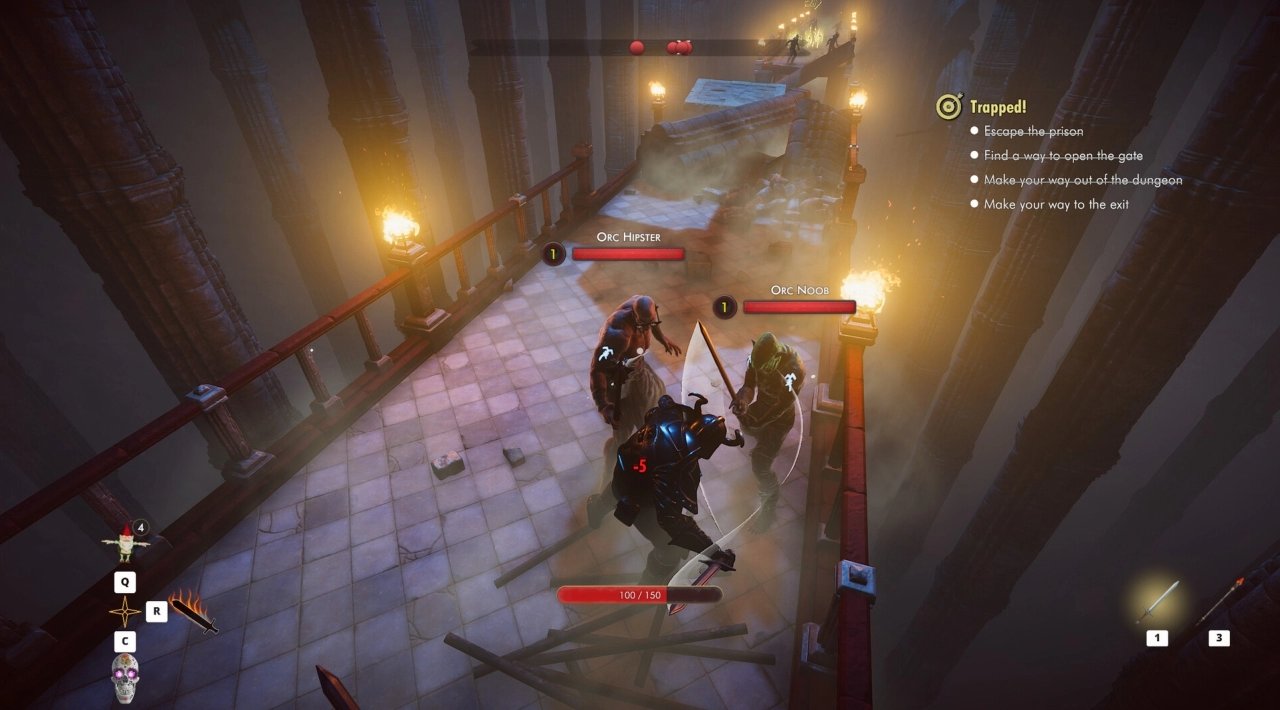Select the 'Make your way to the exit' objective
1280x710 pixels.
[x=1056, y=204]
